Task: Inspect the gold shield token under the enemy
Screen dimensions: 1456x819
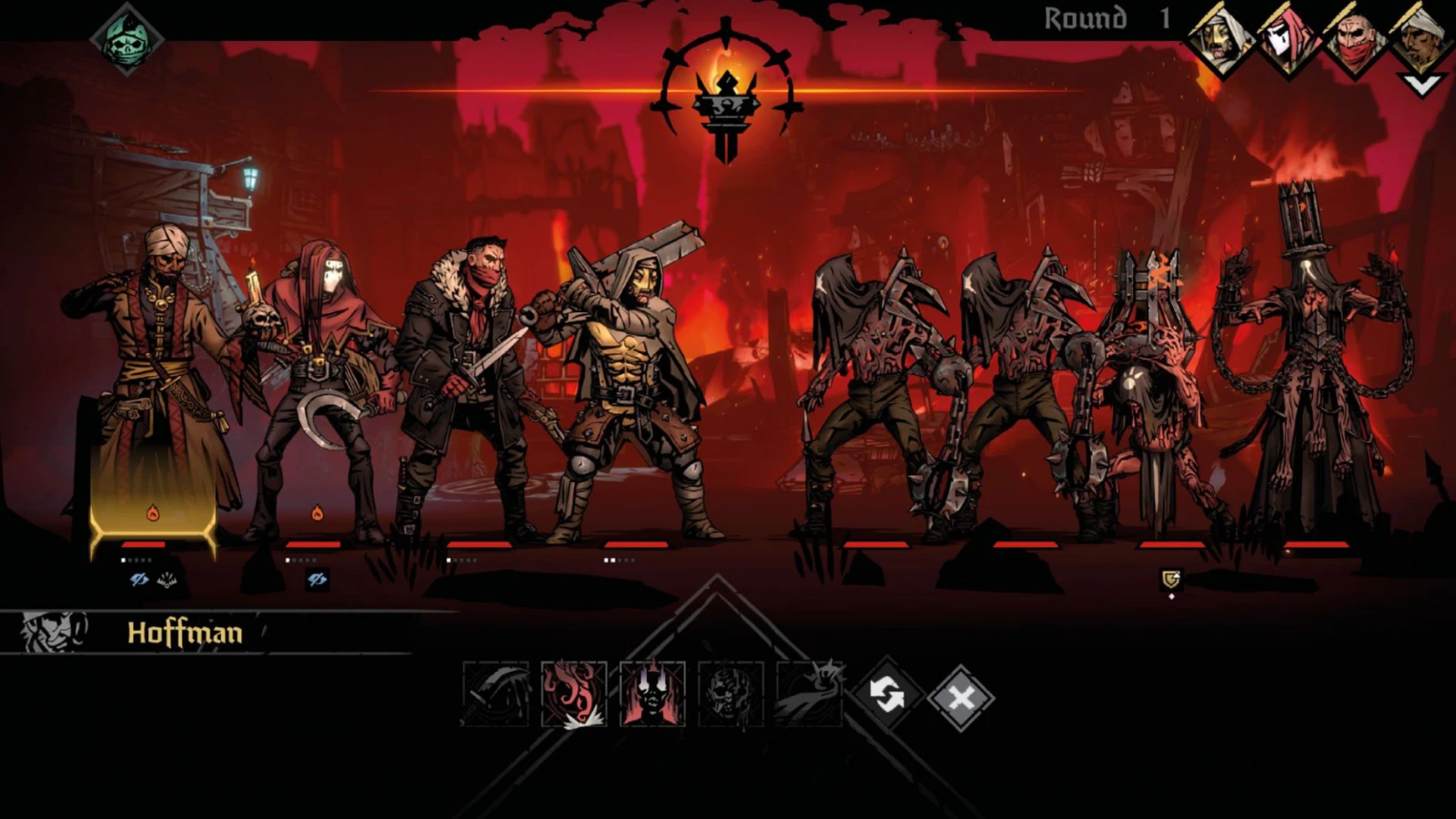Action: pos(1171,579)
